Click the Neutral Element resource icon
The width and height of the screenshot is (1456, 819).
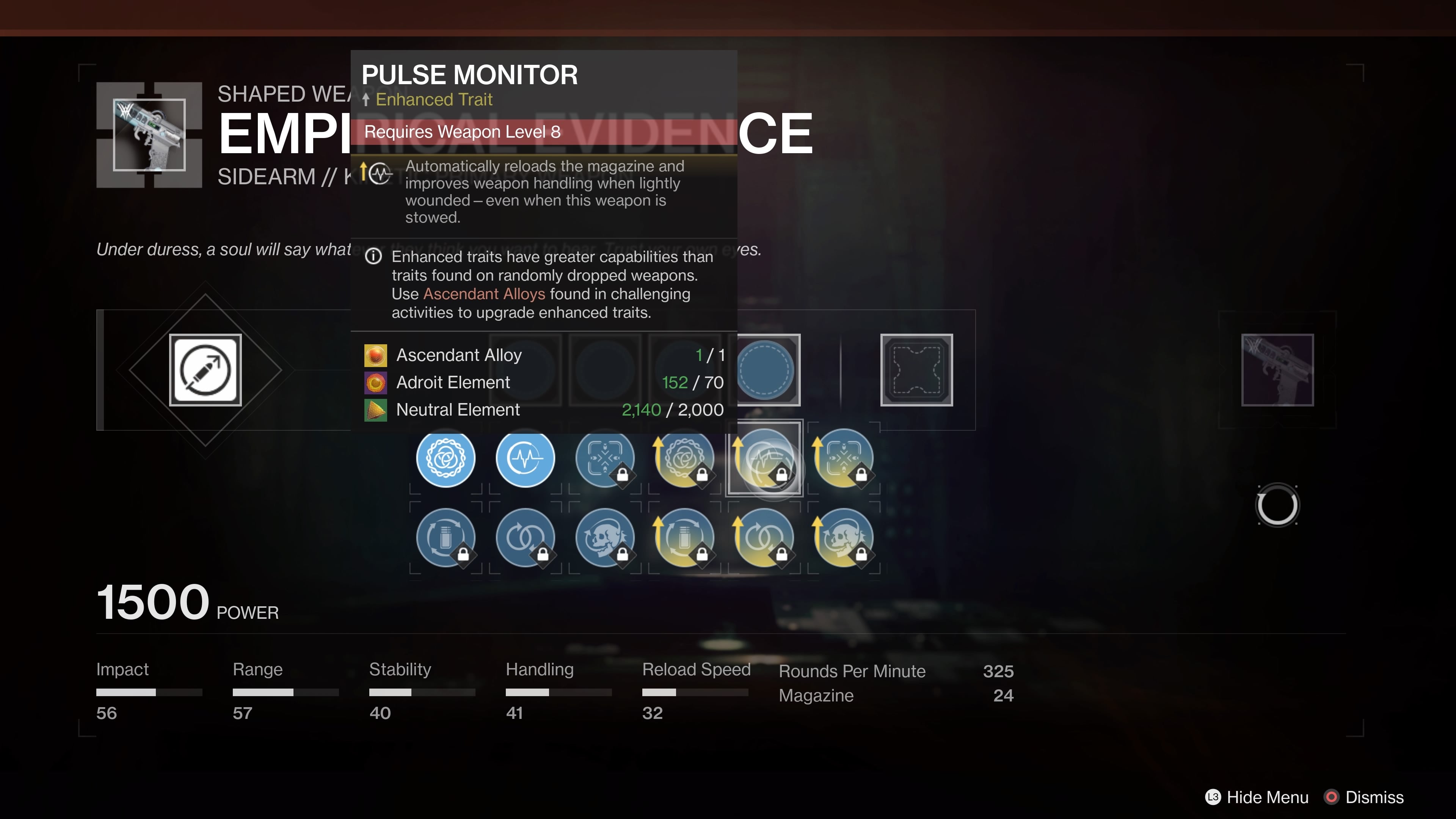coord(375,410)
